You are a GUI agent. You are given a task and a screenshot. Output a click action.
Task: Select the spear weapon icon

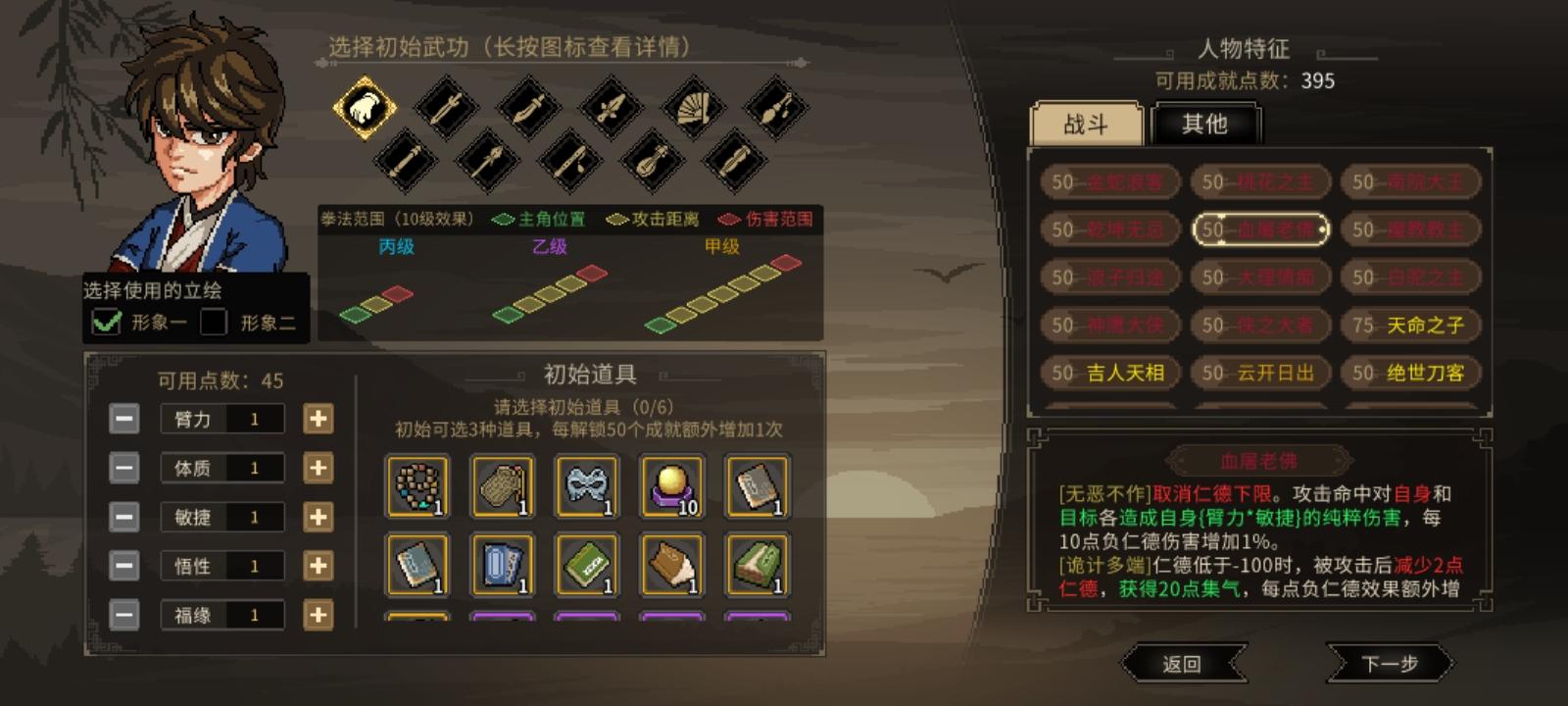point(487,163)
